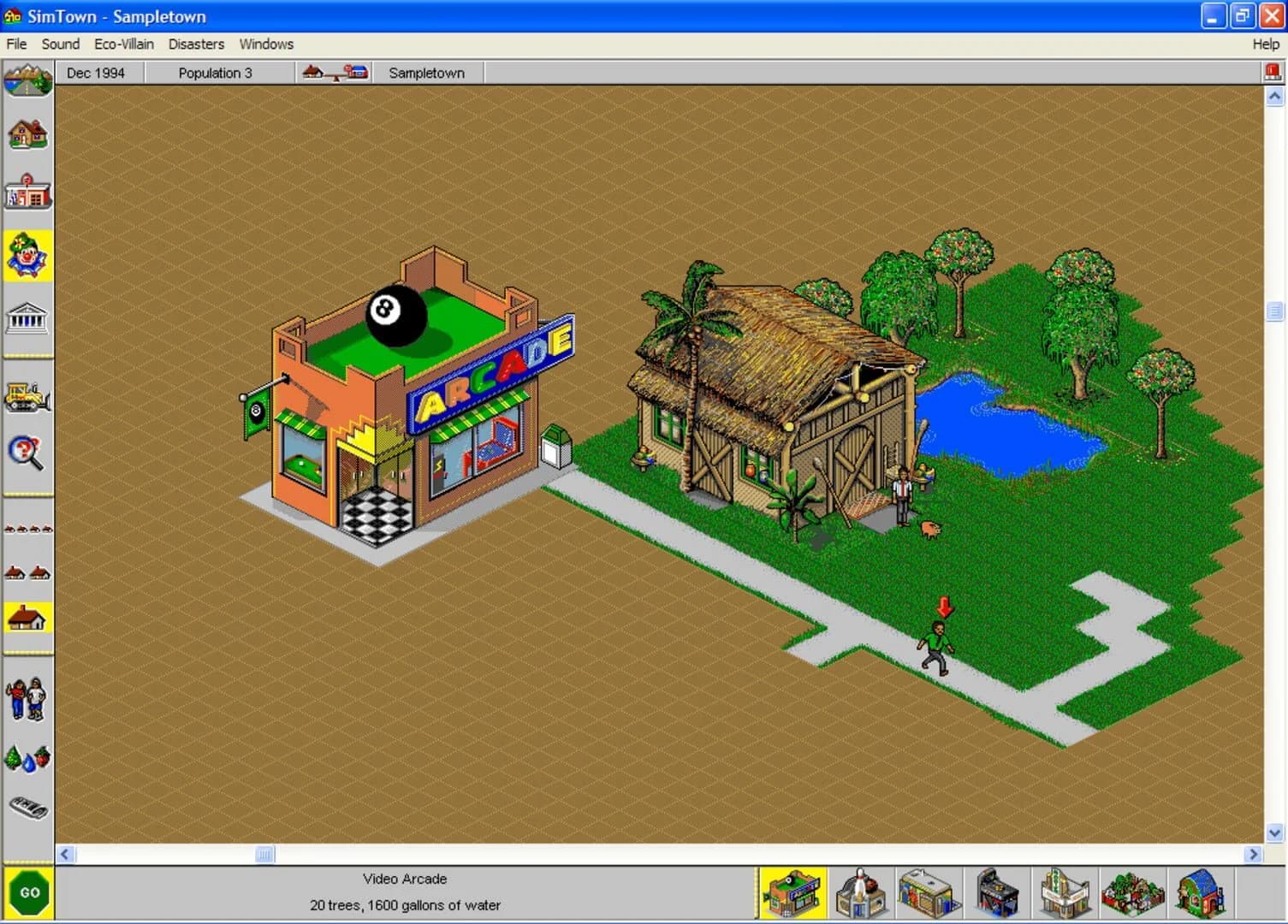
Task: Select the clown fun buildings category
Action: [x=28, y=254]
